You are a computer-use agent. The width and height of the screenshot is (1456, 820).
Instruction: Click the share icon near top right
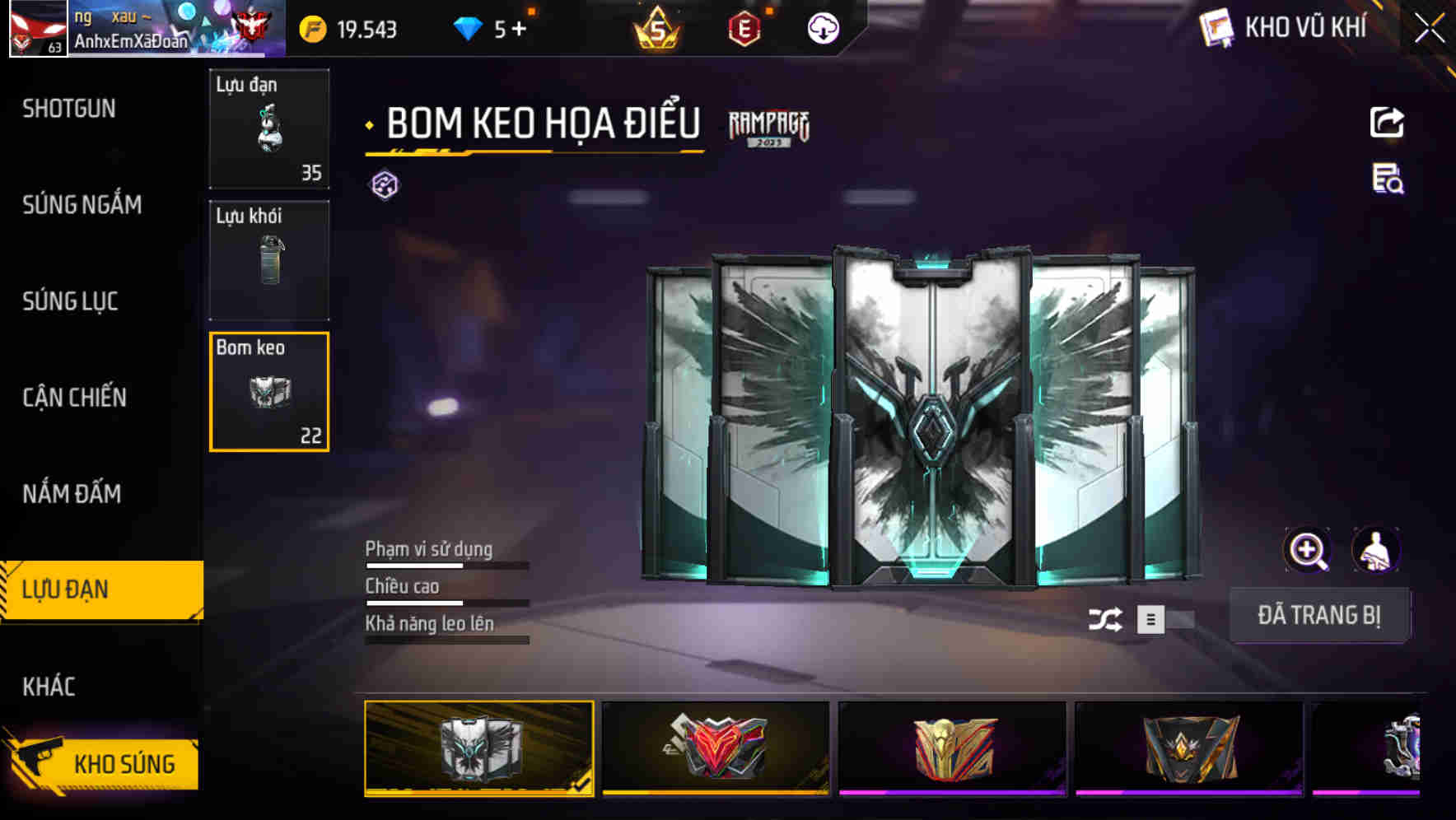pyautogui.click(x=1388, y=122)
